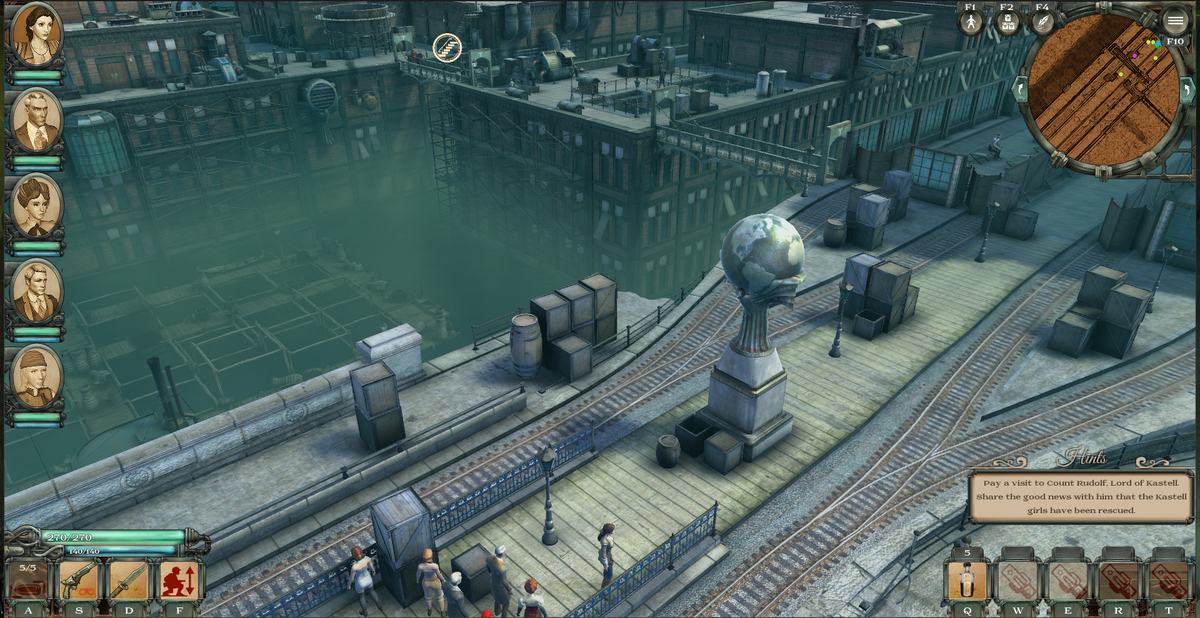Activate the reload ammo slot showing 5/5
1200x618 pixels.
pyautogui.click(x=28, y=581)
